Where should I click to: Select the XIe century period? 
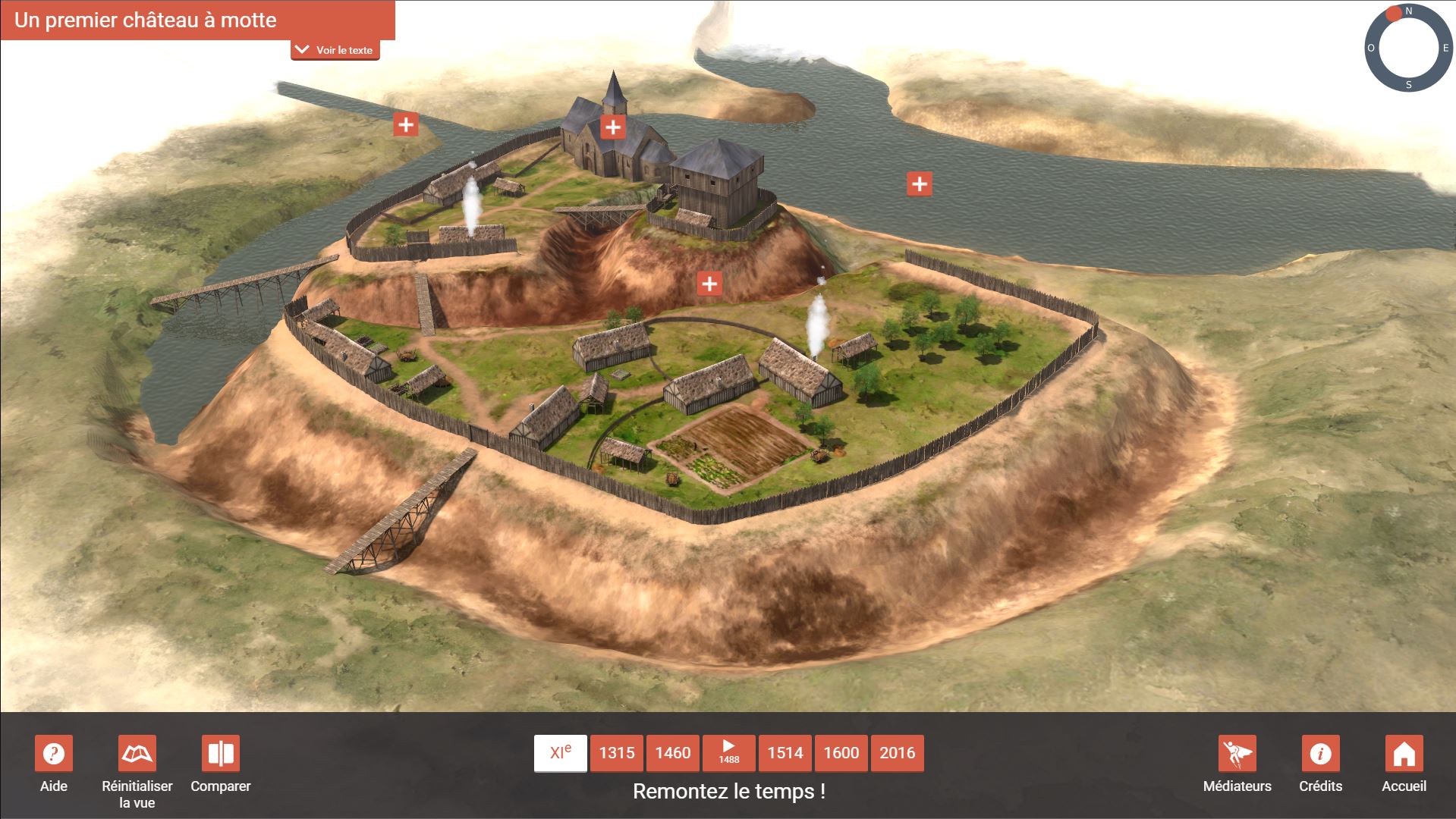coord(560,753)
